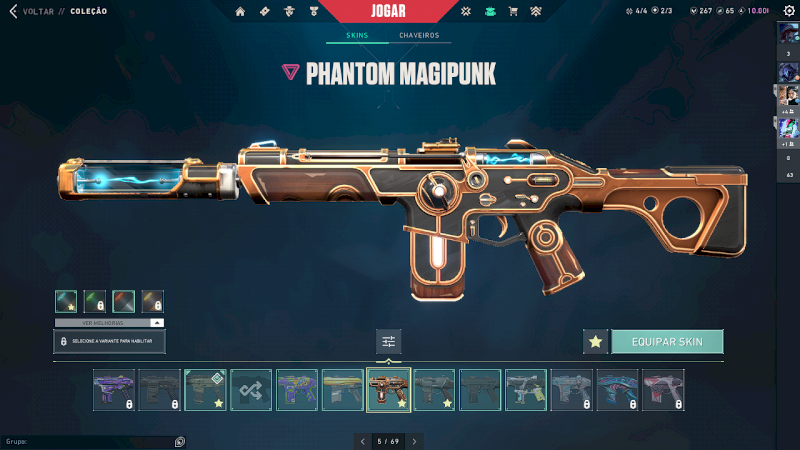Choose the locked red color variant
The width and height of the screenshot is (800, 450).
124,301
